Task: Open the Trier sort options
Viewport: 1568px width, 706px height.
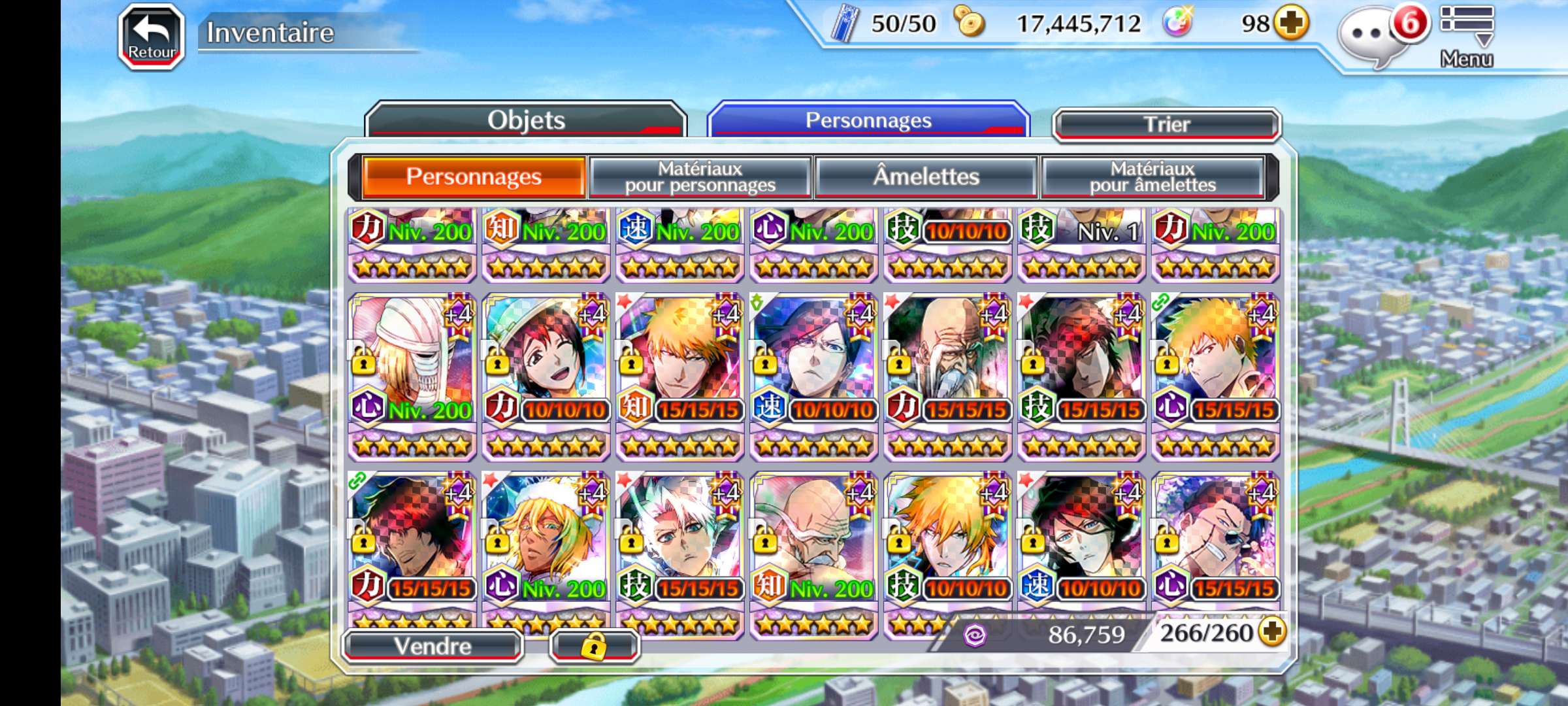Action: pyautogui.click(x=1166, y=124)
